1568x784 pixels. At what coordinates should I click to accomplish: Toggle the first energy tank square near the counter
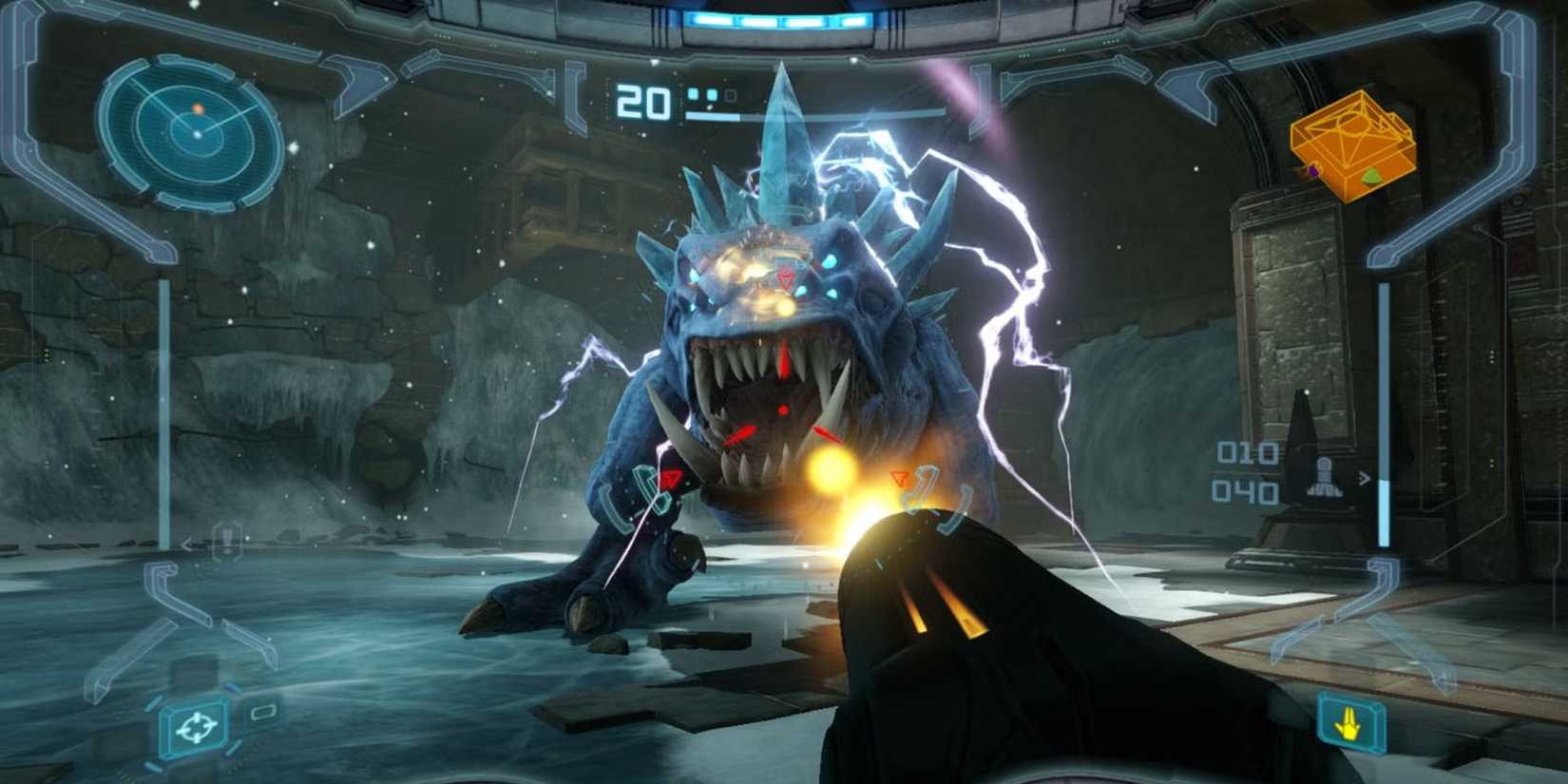pyautogui.click(x=694, y=94)
